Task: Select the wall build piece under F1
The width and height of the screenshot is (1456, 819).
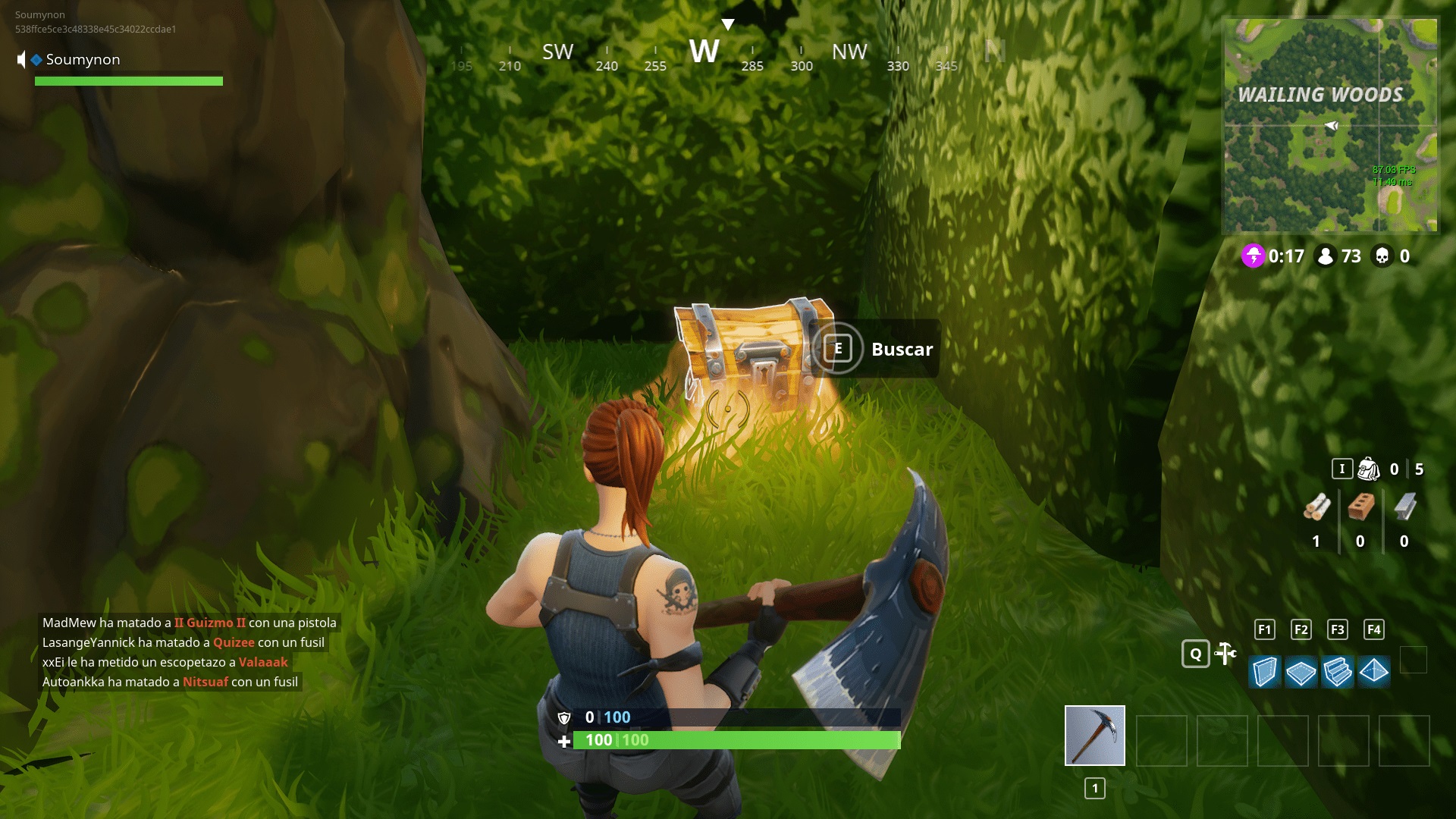Action: pyautogui.click(x=1263, y=671)
